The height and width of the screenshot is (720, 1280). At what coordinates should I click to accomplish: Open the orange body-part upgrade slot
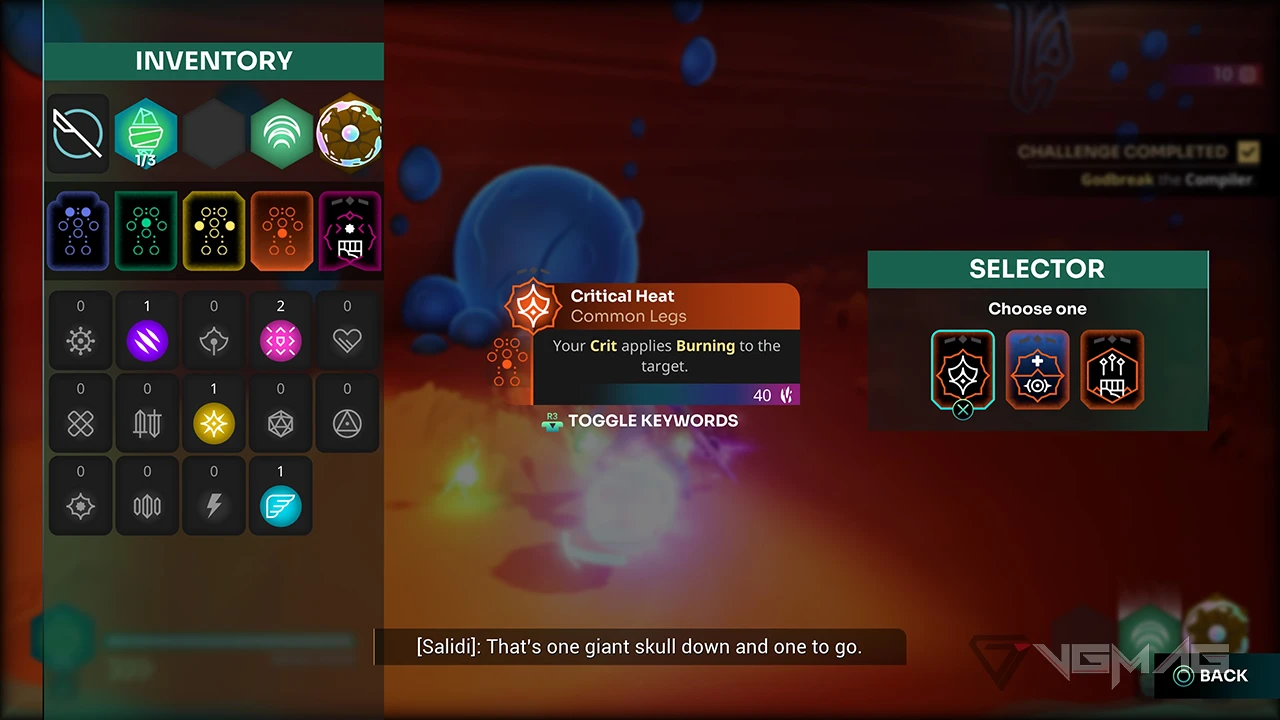click(x=282, y=231)
